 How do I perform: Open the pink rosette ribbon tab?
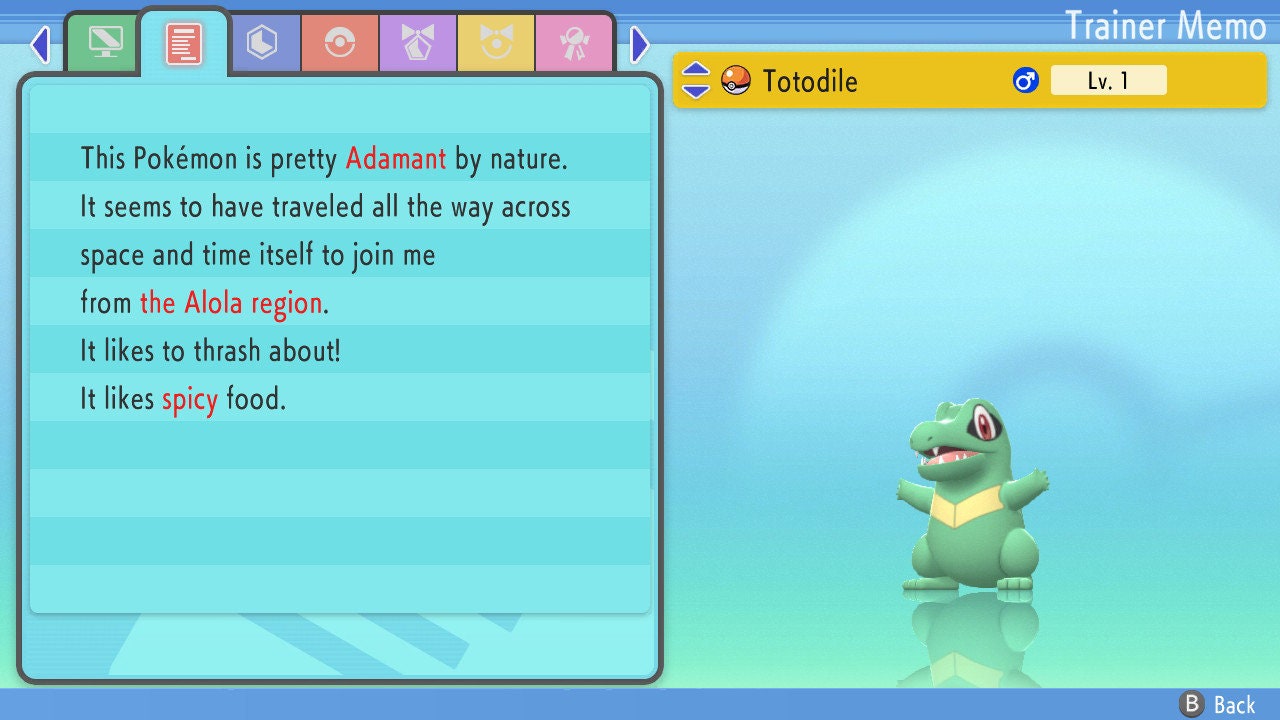574,44
